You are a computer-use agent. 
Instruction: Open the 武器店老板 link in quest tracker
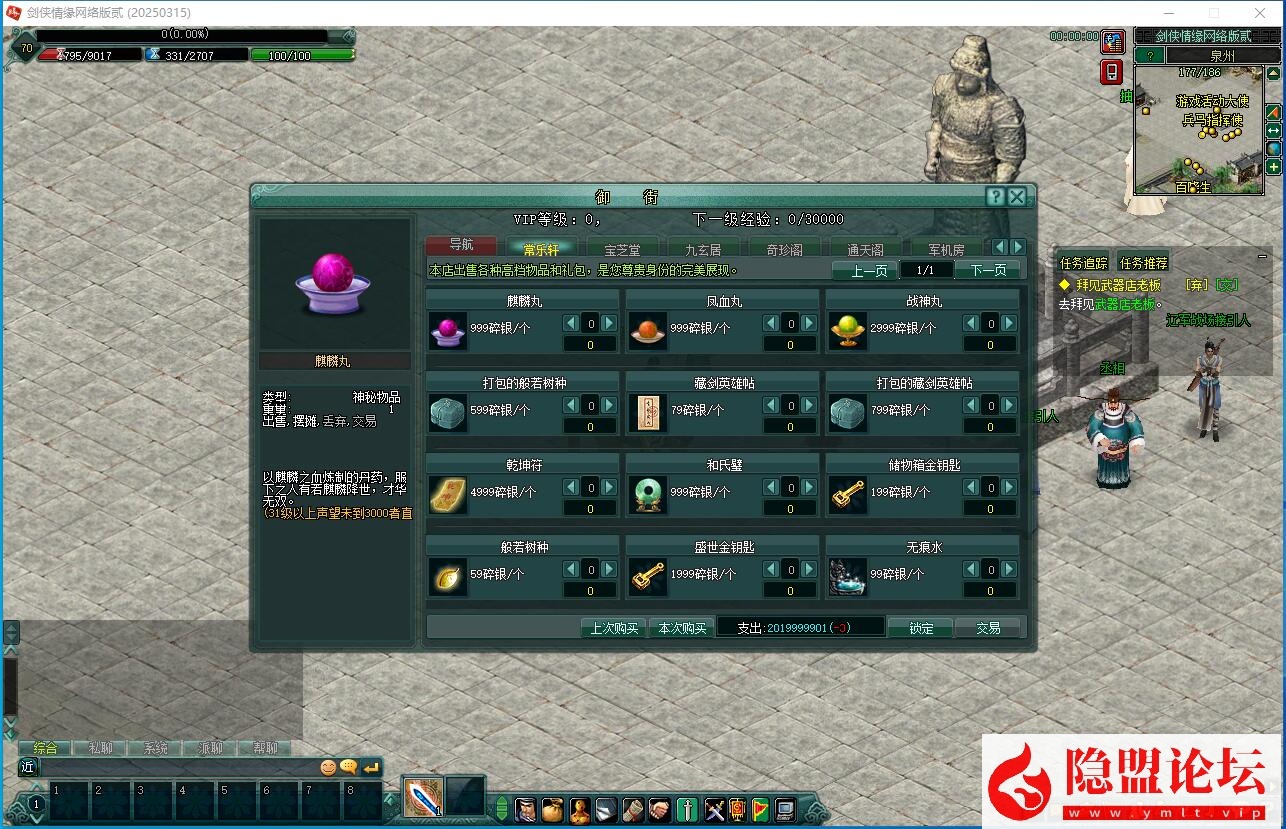(x=1125, y=303)
